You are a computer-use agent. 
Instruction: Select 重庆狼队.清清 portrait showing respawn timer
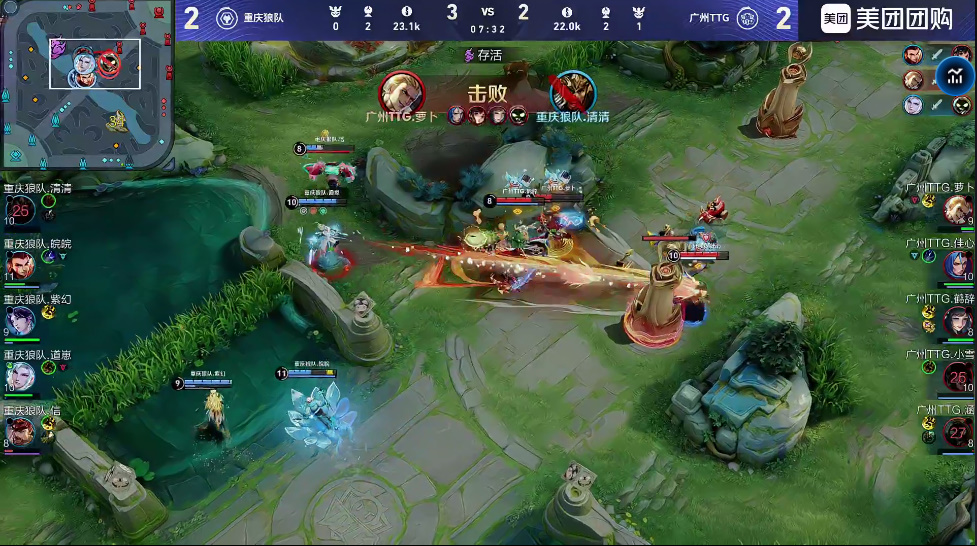[21, 209]
